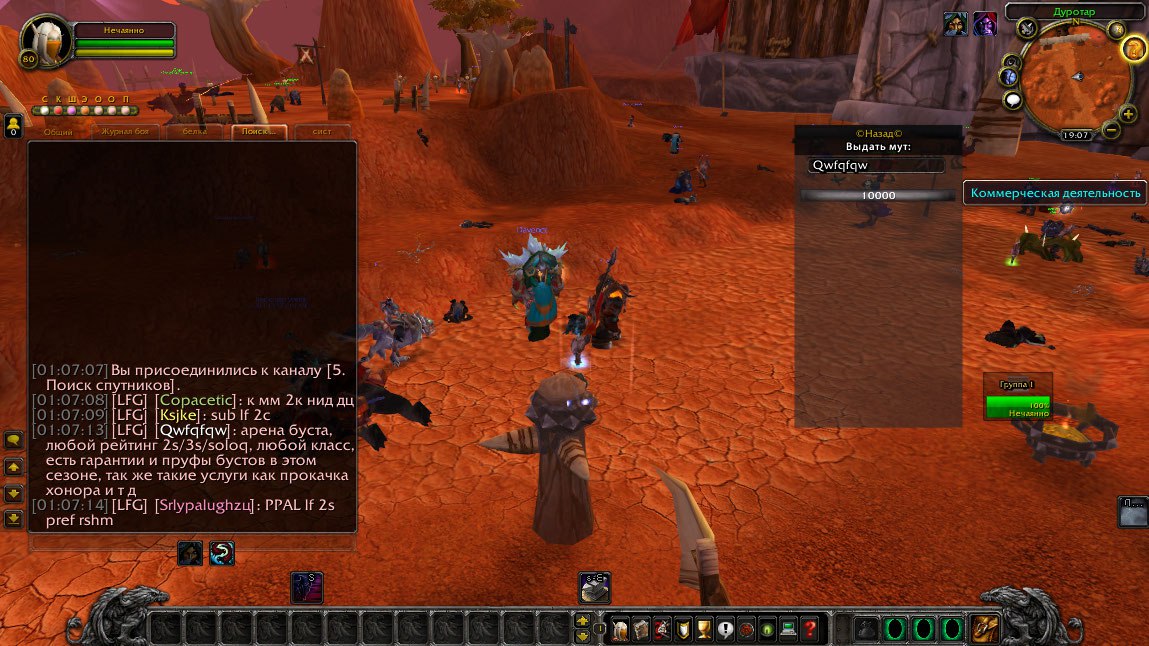Open the red question mark help button
The width and height of the screenshot is (1149, 646).
point(810,629)
